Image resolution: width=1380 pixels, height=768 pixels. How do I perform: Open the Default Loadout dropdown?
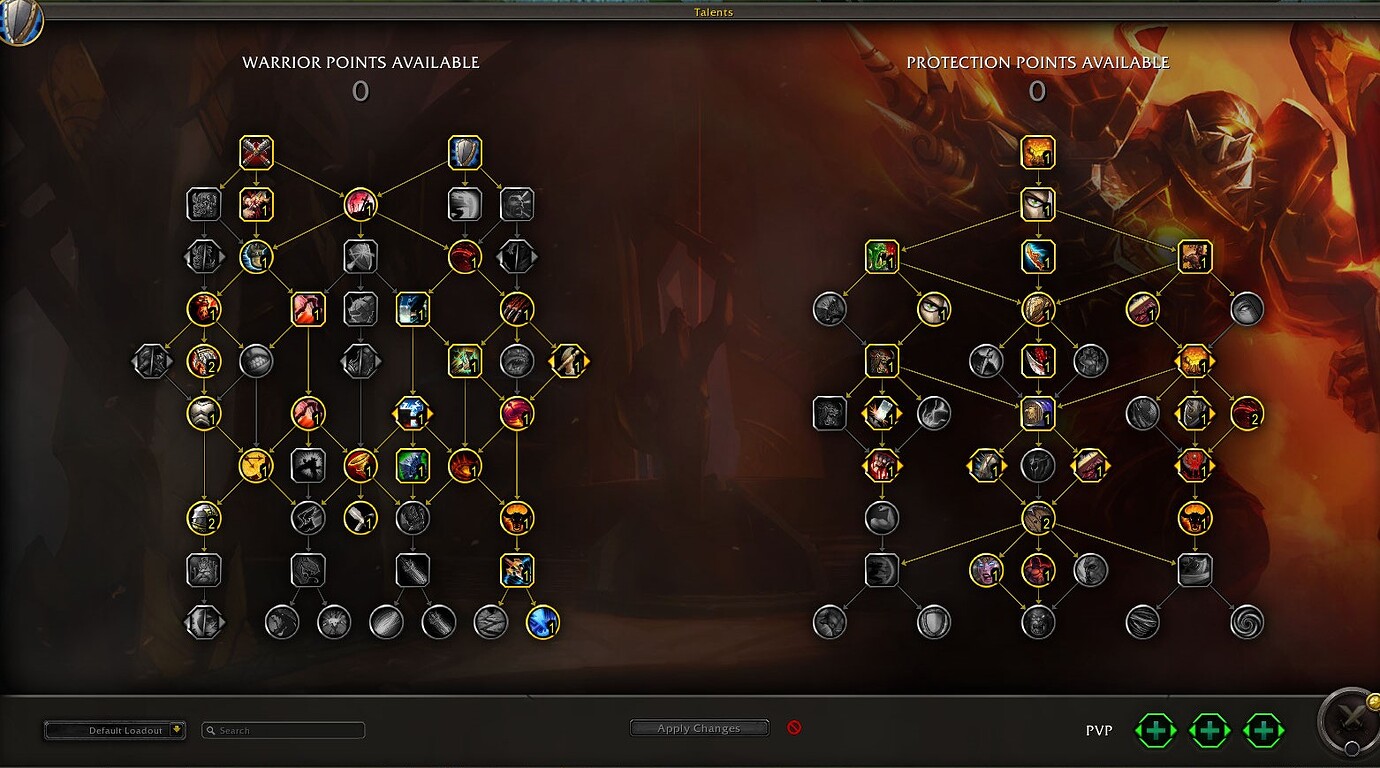(x=115, y=730)
